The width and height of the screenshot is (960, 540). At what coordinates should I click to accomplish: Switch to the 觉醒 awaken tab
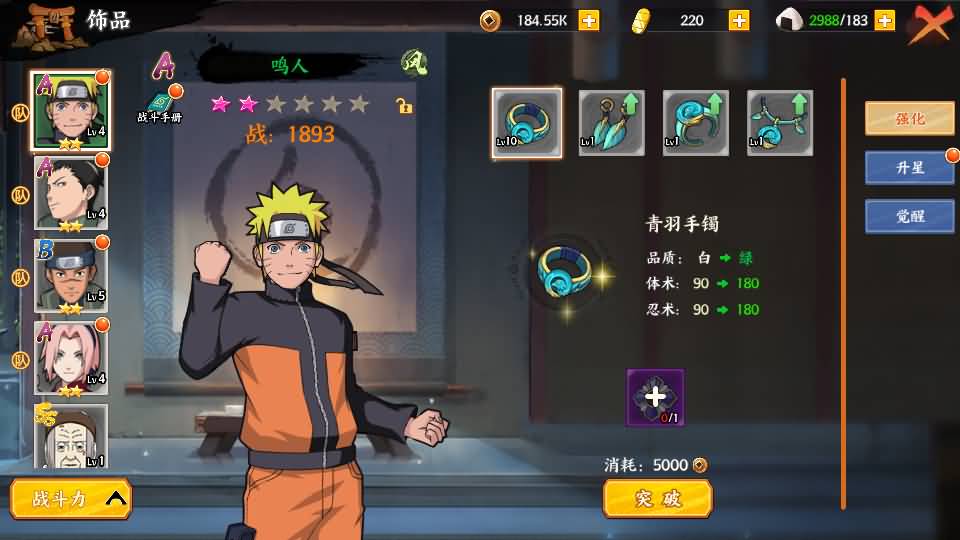pyautogui.click(x=909, y=216)
